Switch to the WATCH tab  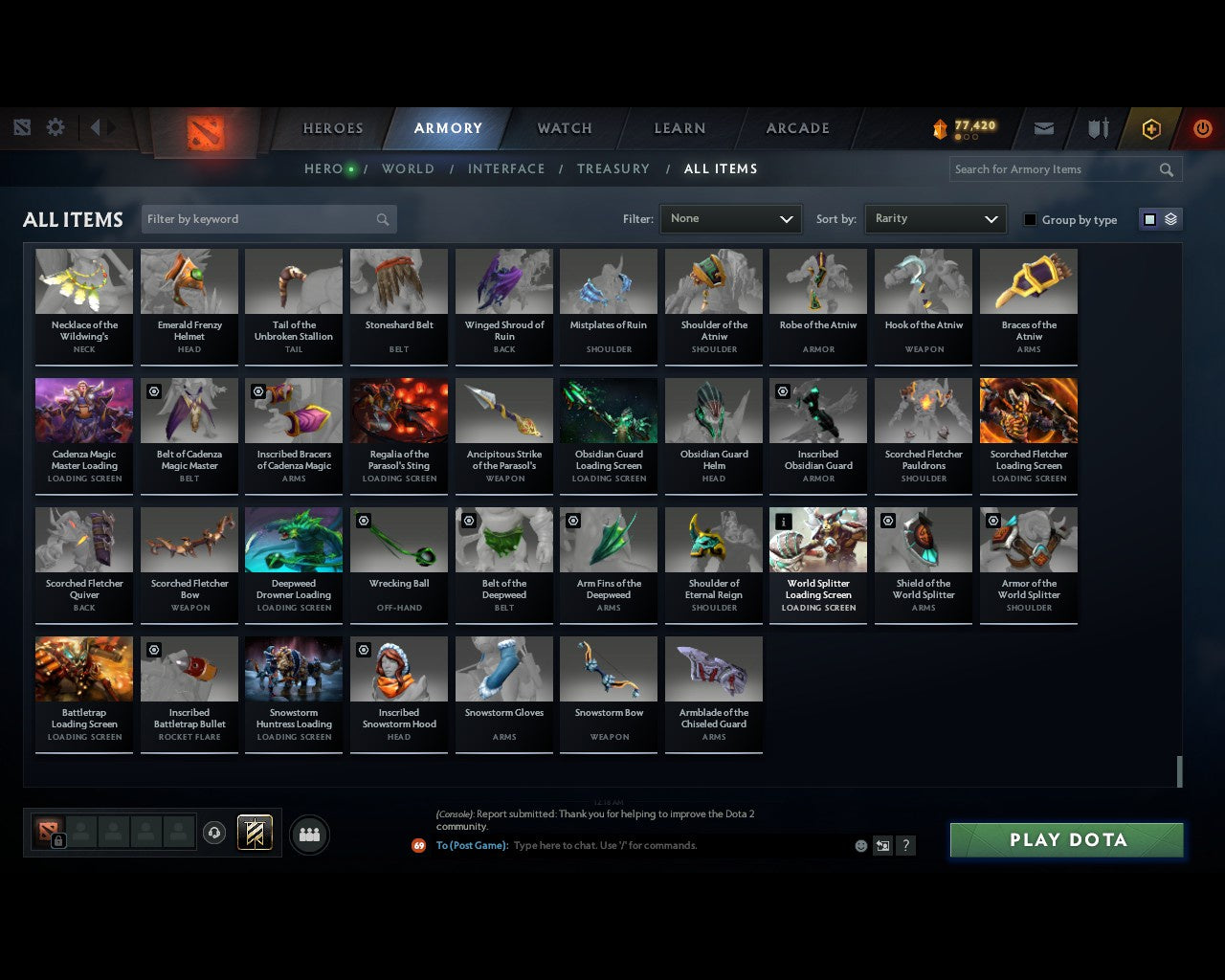[x=564, y=128]
